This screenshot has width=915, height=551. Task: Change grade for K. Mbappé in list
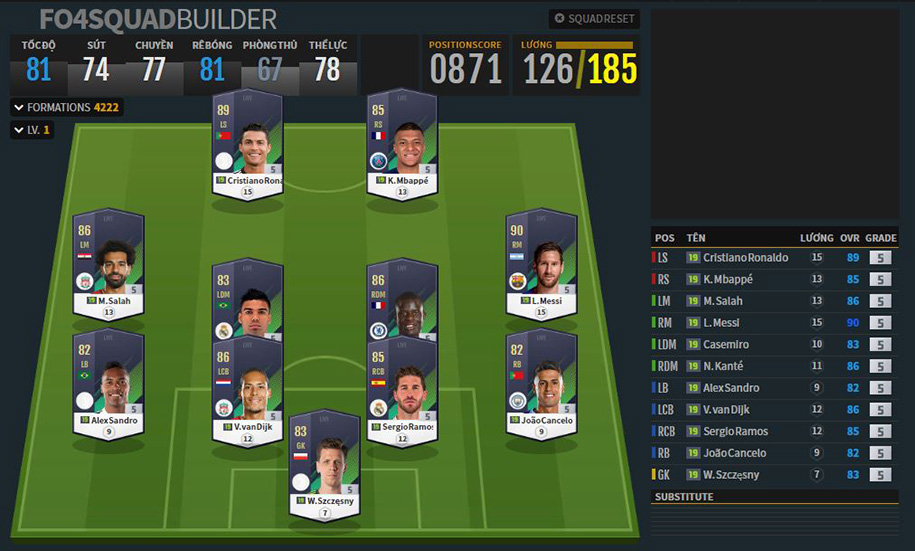pyautogui.click(x=880, y=280)
